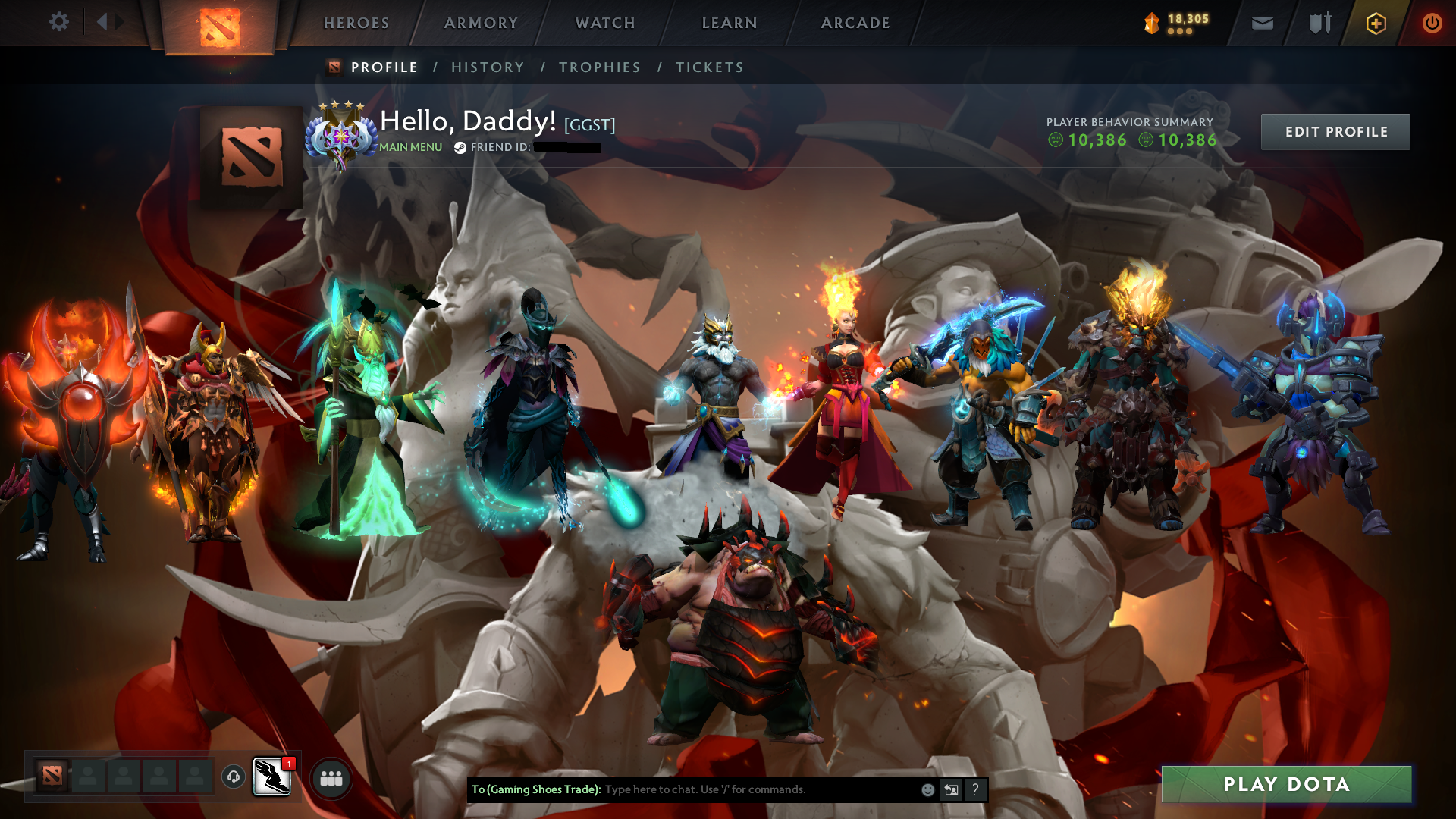Open the MAIN MENU rank dropdown
1456x819 pixels.
(409, 146)
